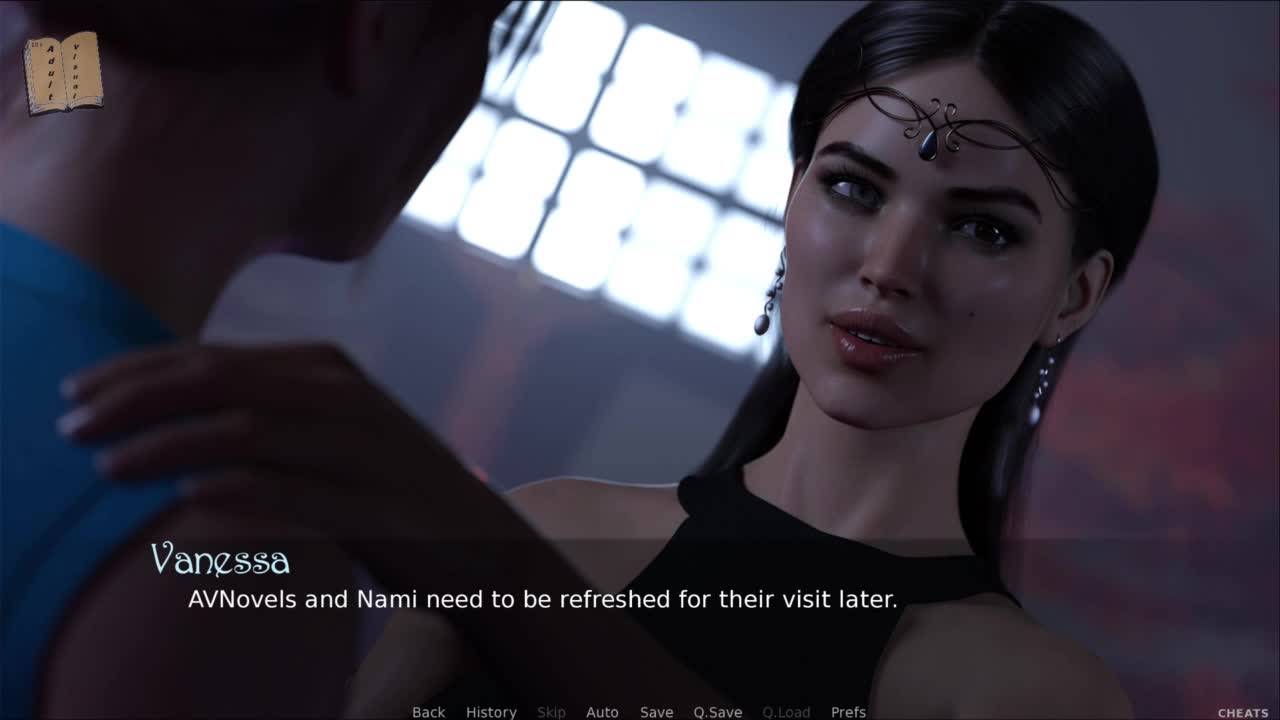Open the Prefs menu
The width and height of the screenshot is (1280, 720).
(848, 712)
